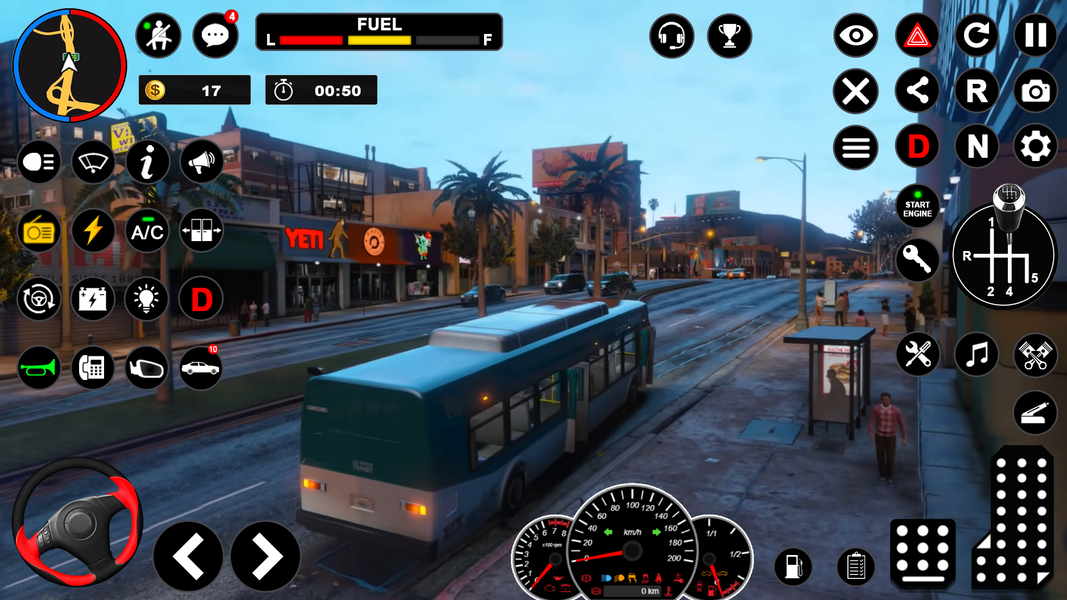Select the white R reverse button
Image resolution: width=1067 pixels, height=600 pixels.
[976, 92]
